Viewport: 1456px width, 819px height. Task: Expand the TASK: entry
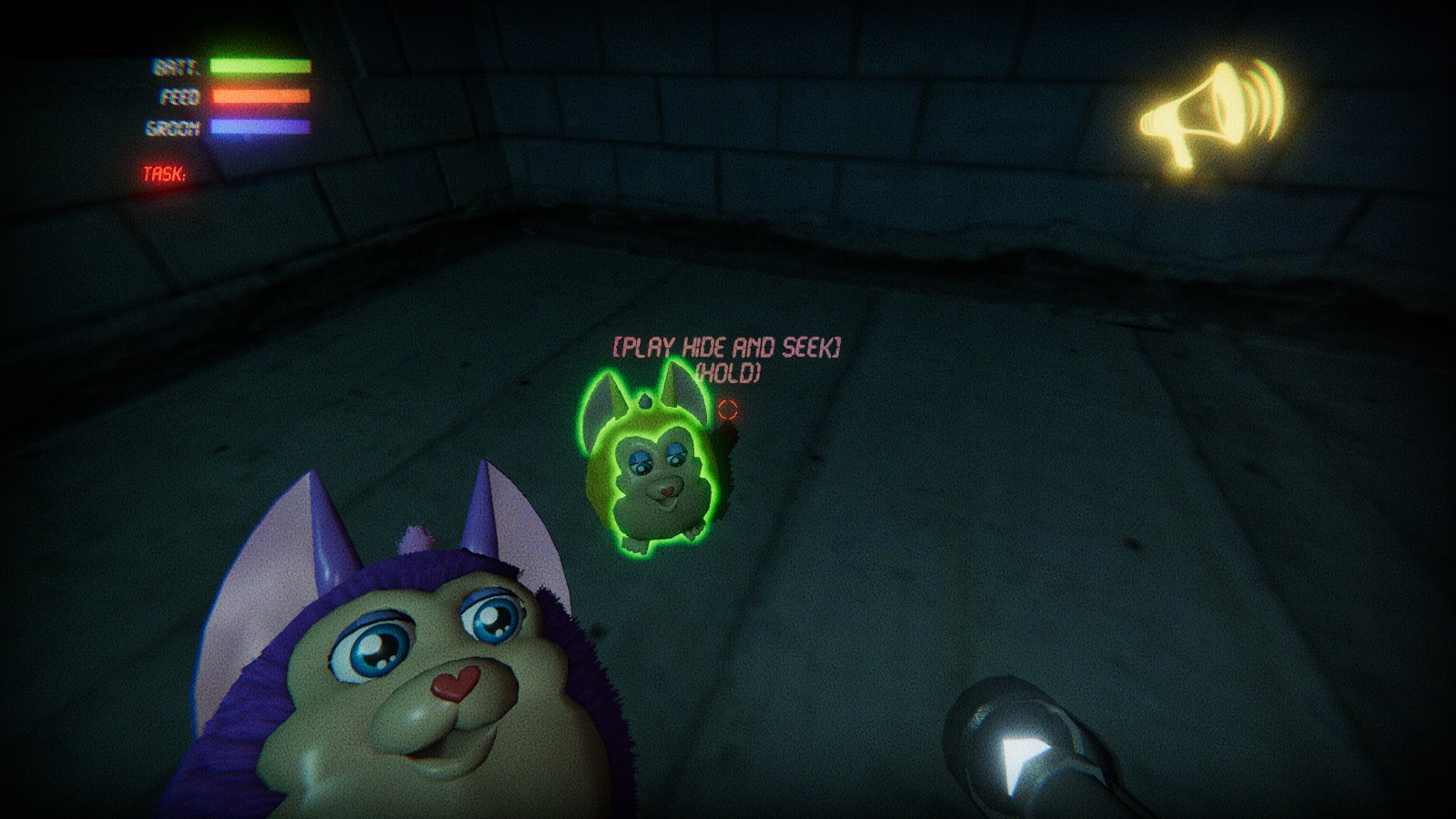click(x=167, y=173)
